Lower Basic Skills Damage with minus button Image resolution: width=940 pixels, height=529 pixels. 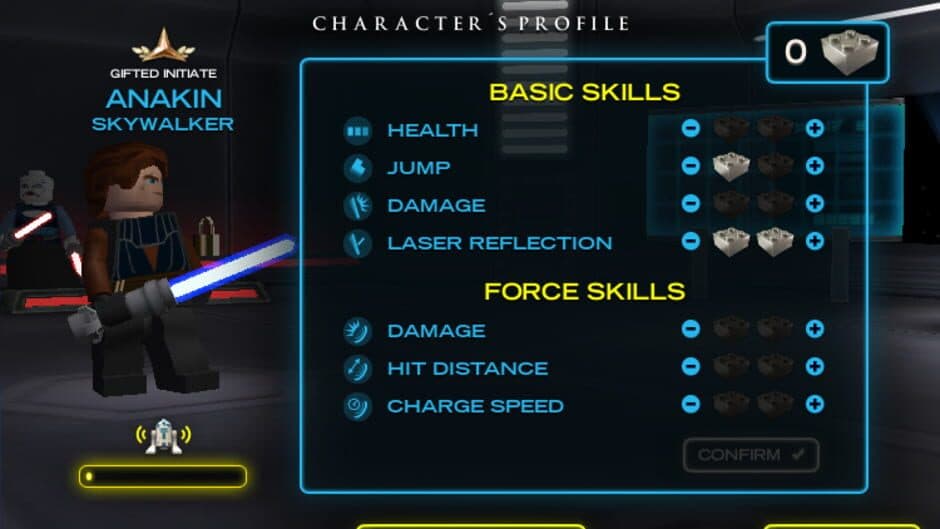pos(690,204)
